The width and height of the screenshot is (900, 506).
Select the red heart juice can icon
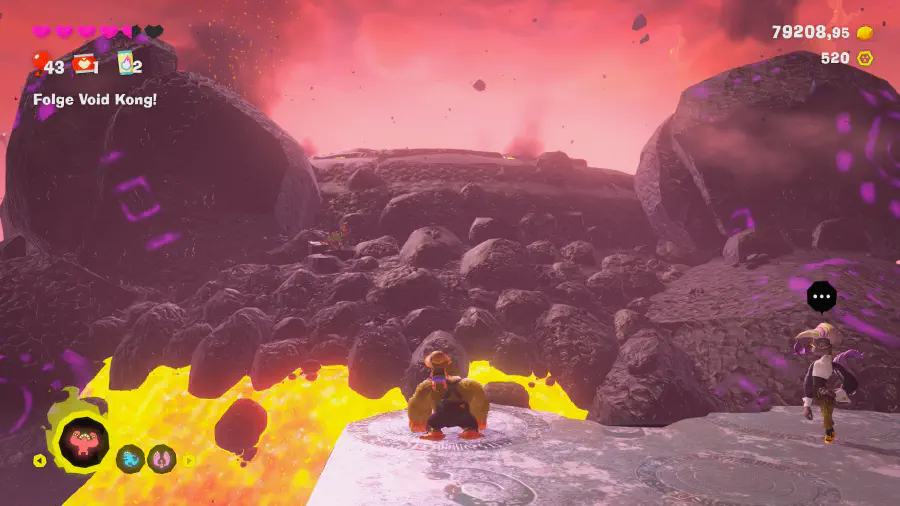(84, 64)
